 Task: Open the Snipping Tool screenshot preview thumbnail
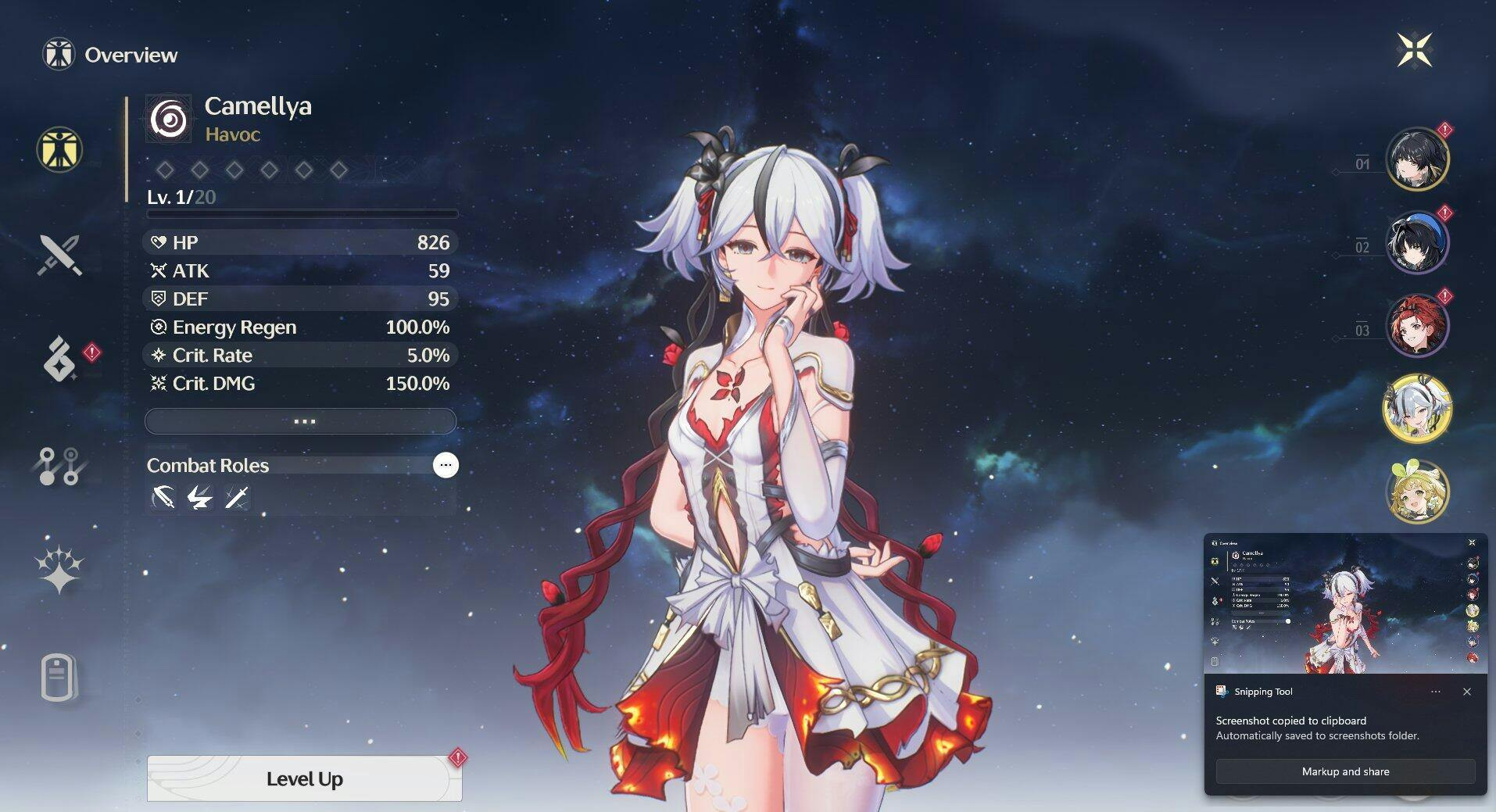1344,605
